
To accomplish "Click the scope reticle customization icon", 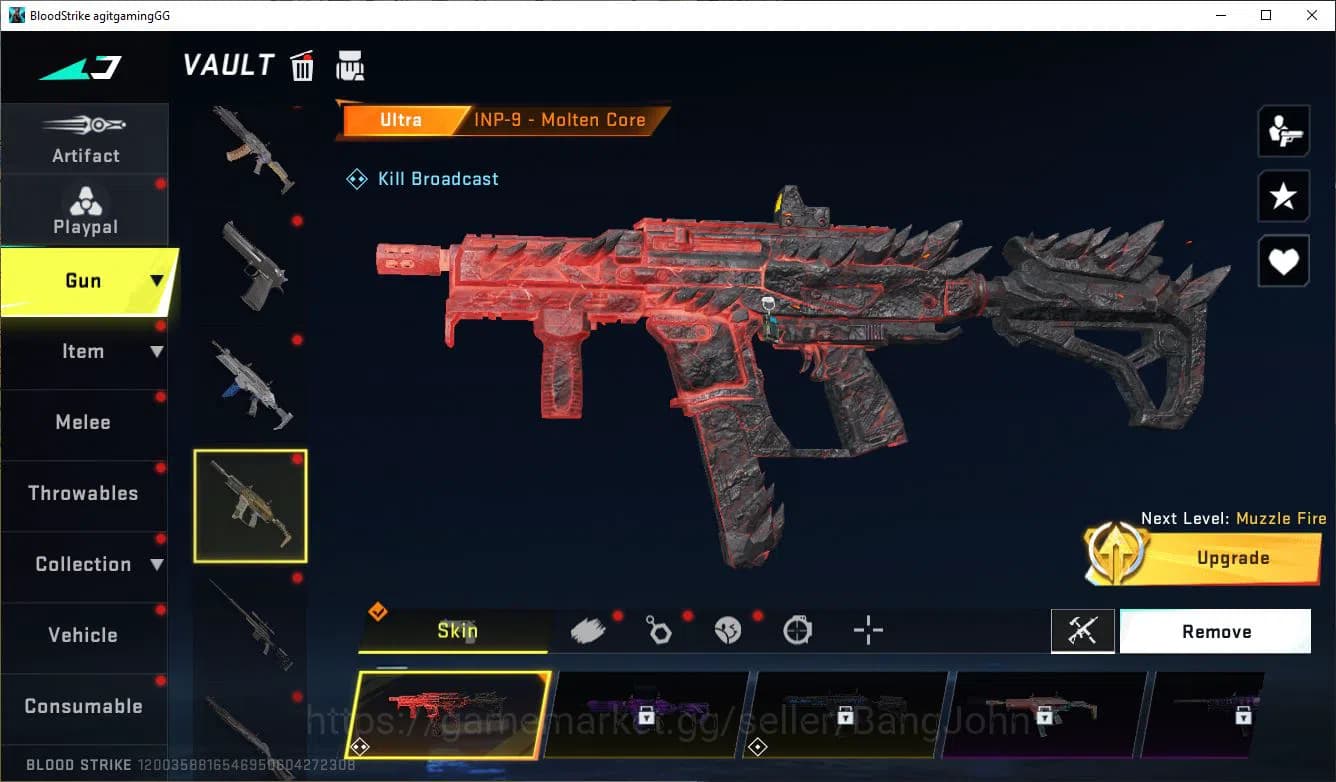I will tap(797, 630).
